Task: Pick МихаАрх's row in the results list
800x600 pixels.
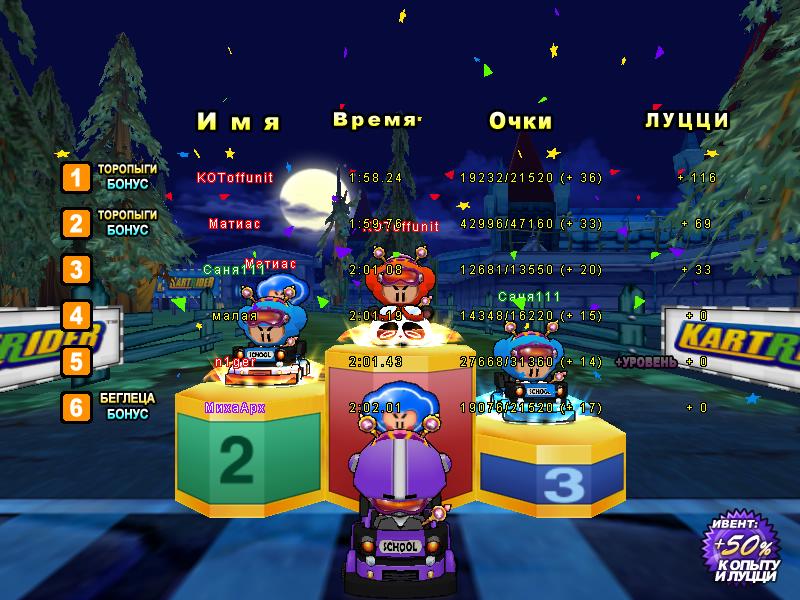Action: 235,407
